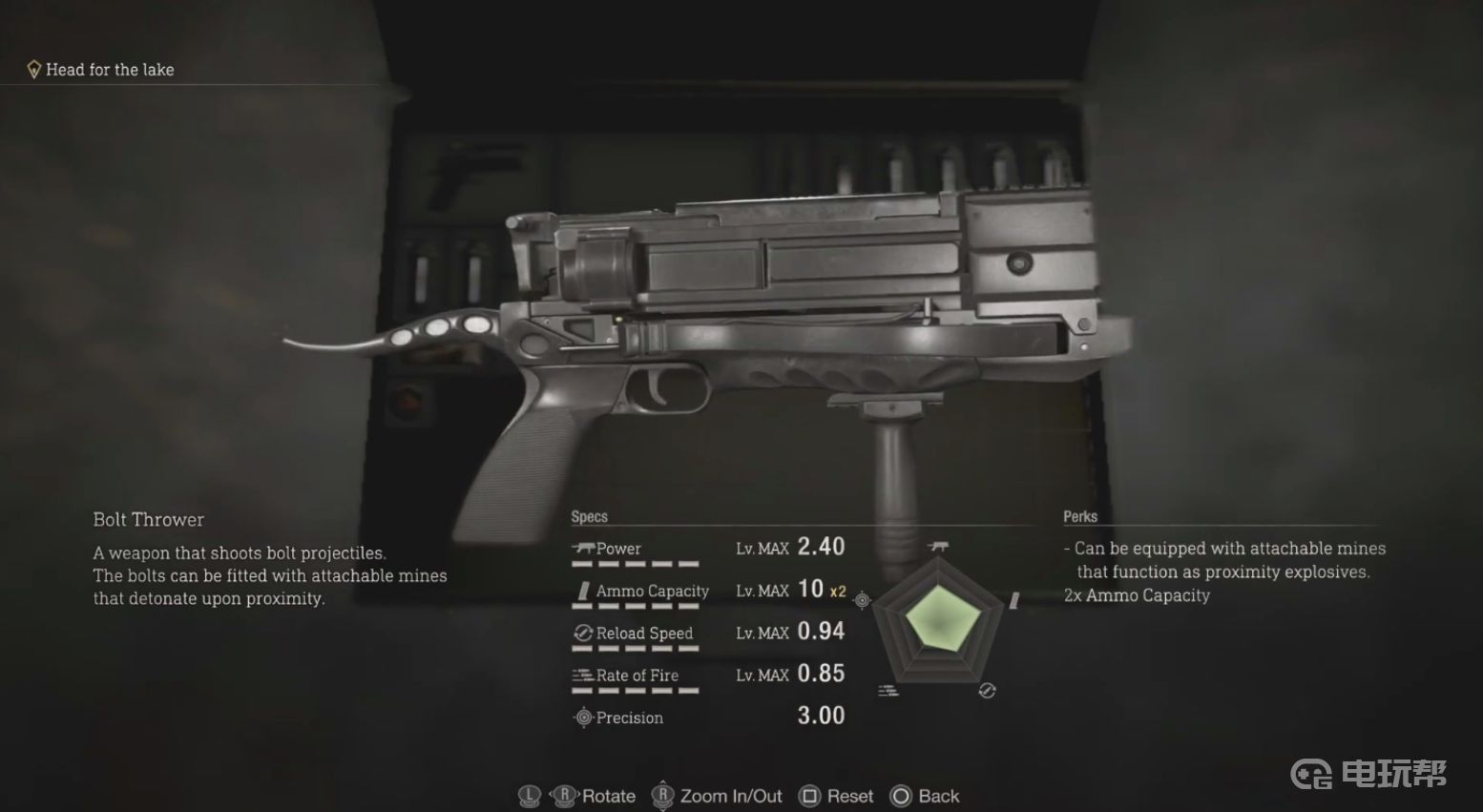Highlight the Reload Speed spec row

(x=707, y=633)
